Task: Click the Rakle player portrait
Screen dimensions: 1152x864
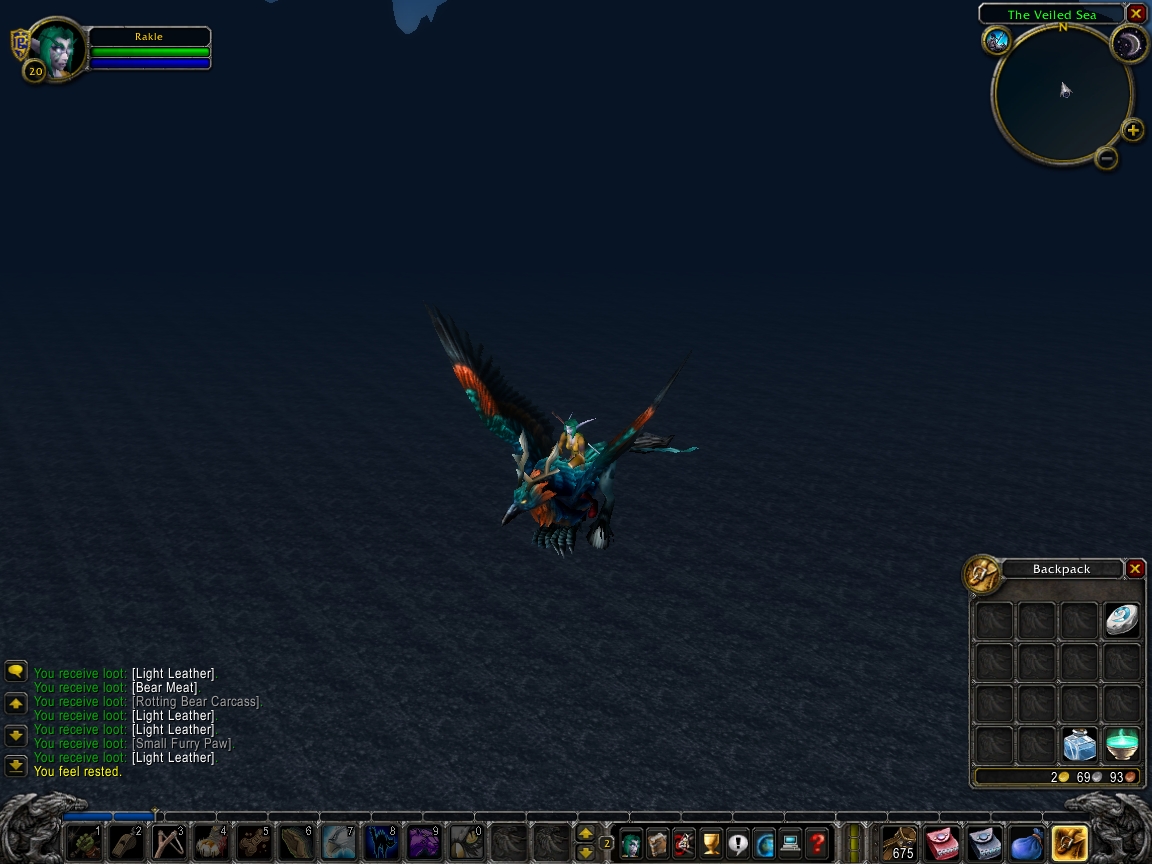Action: [x=58, y=47]
